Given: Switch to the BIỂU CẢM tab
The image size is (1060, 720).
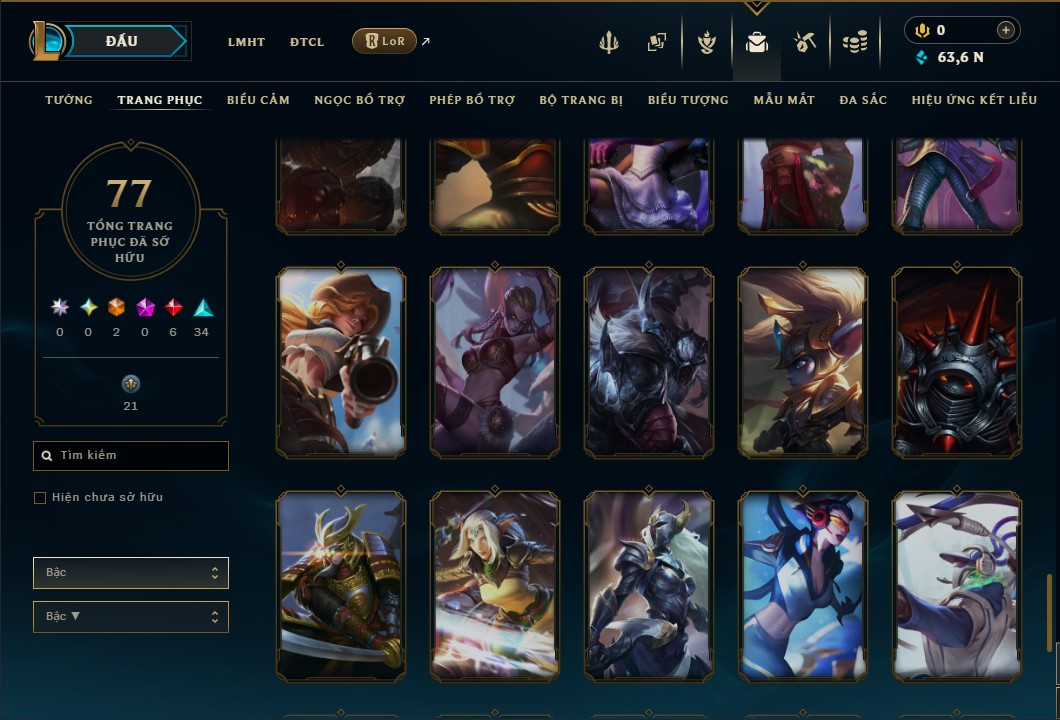Looking at the screenshot, I should pos(258,100).
